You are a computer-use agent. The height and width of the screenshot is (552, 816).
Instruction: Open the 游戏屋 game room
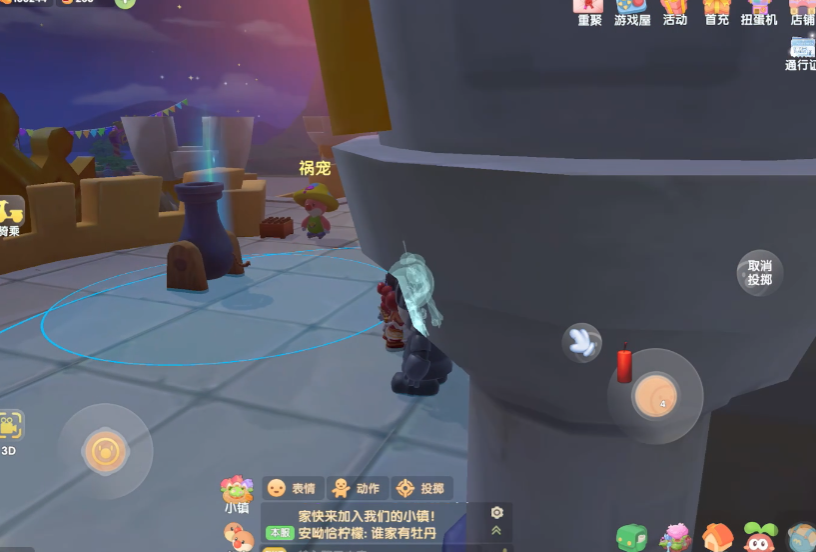pos(632,10)
